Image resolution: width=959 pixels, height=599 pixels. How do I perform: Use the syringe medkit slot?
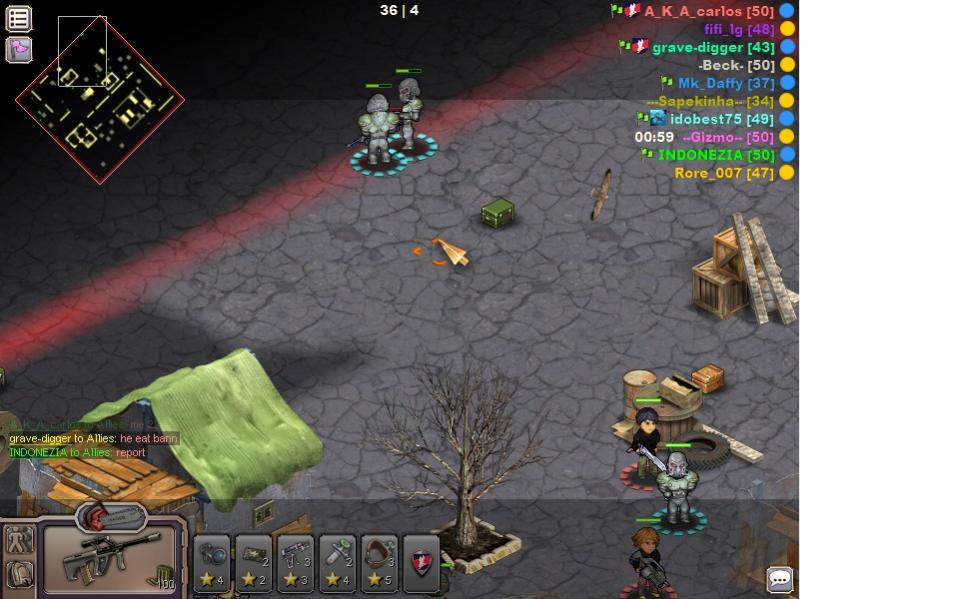point(338,564)
